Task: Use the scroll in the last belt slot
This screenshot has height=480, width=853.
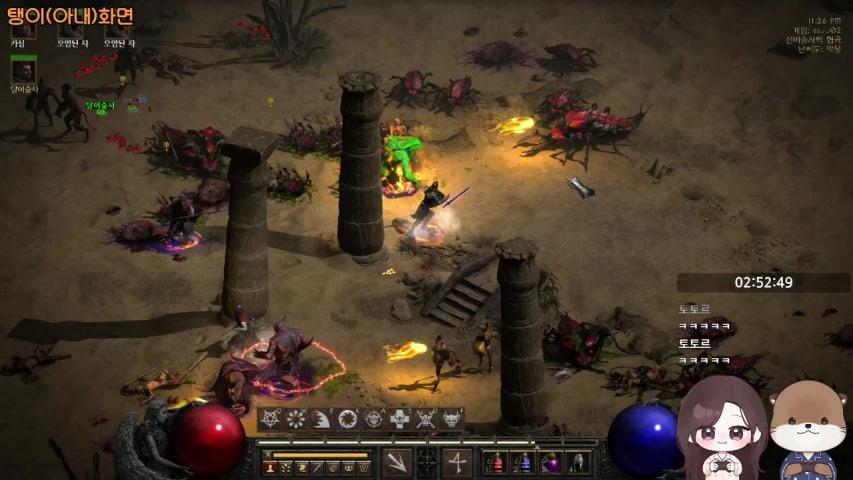Action: [x=577, y=463]
